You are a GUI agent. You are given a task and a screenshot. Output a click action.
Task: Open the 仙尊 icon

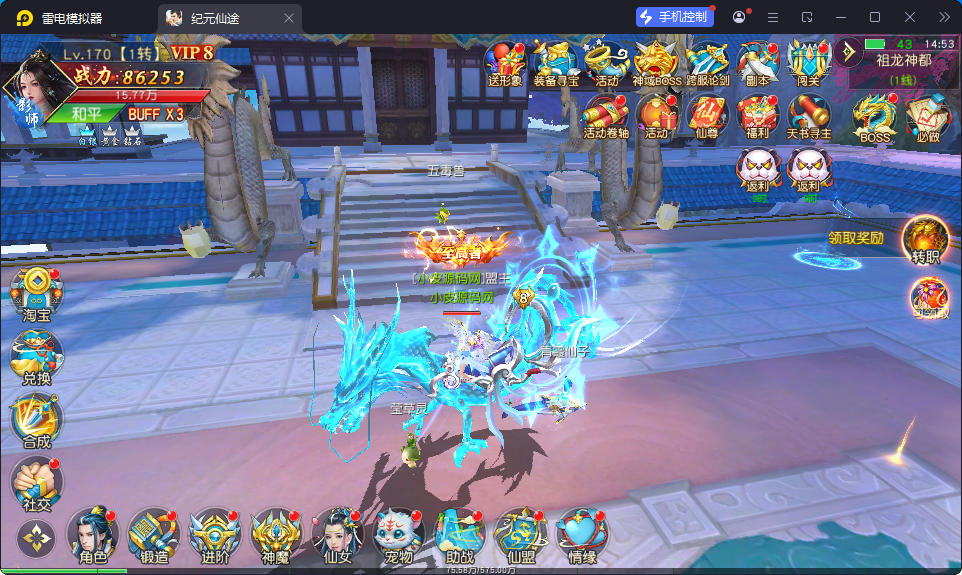coord(707,116)
